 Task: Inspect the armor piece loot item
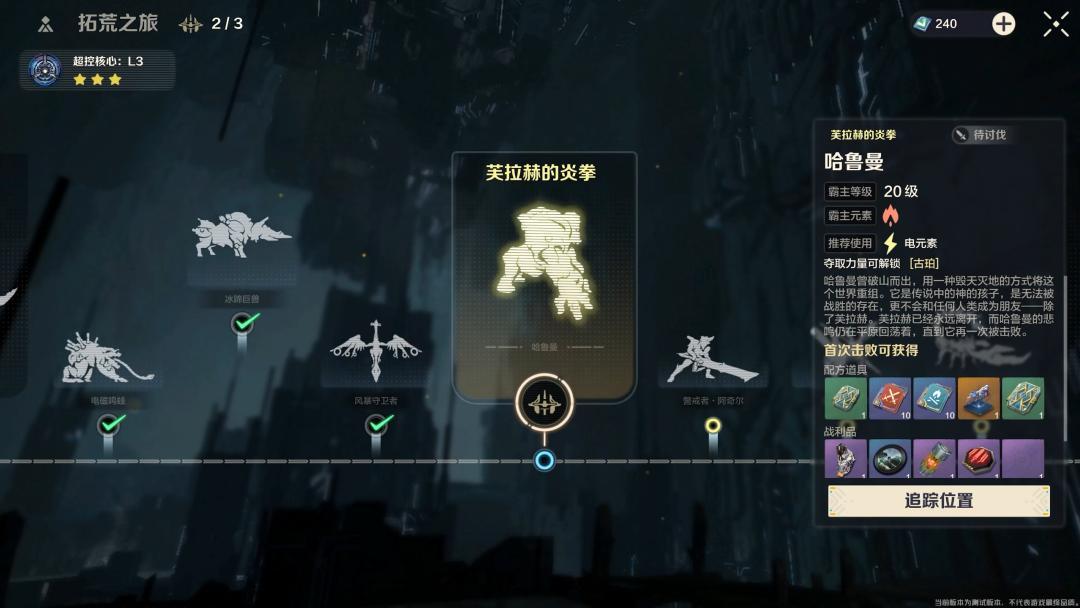point(845,459)
